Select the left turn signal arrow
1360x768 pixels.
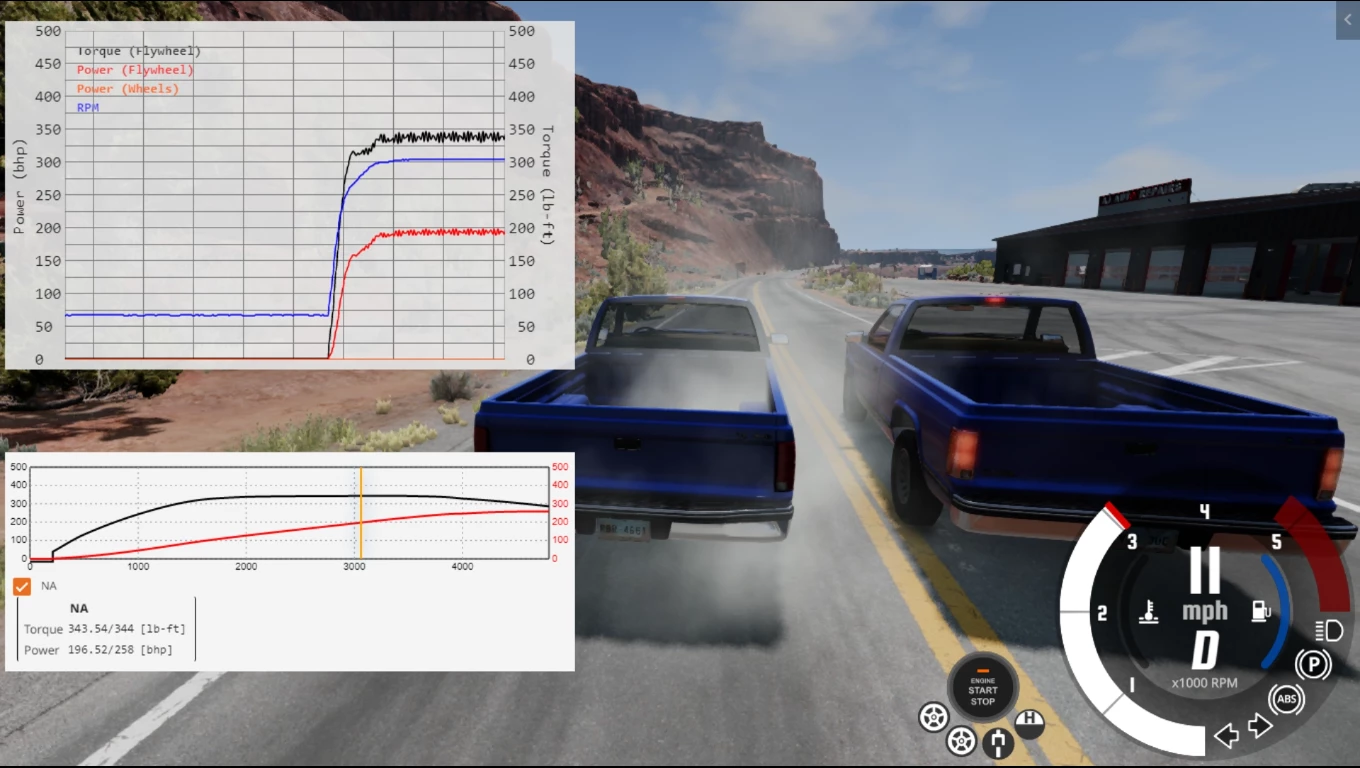point(1227,736)
